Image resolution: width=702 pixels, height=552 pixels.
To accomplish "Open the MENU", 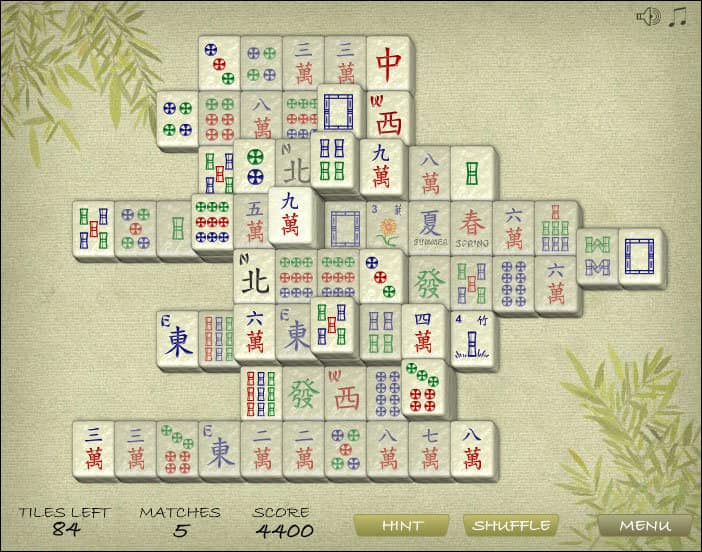I will (644, 525).
